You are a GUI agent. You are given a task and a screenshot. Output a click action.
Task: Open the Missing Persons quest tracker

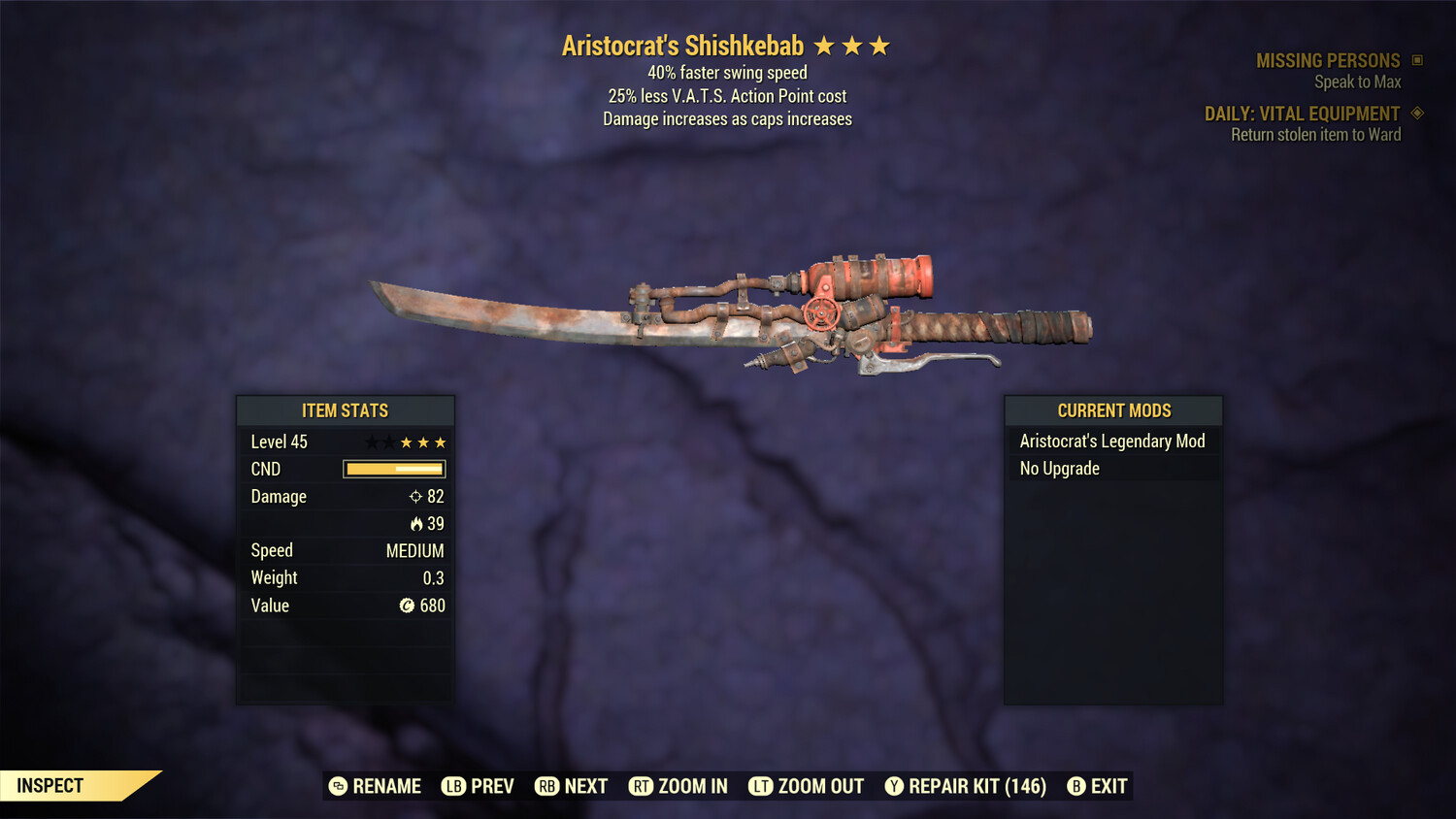click(x=1328, y=61)
